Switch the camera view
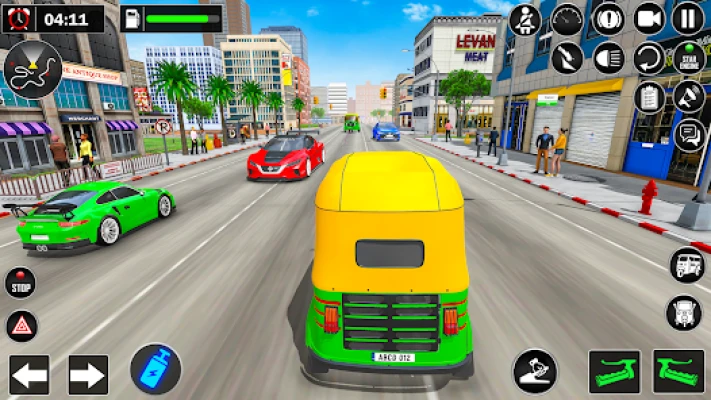The height and width of the screenshot is (400, 711). 649,18
